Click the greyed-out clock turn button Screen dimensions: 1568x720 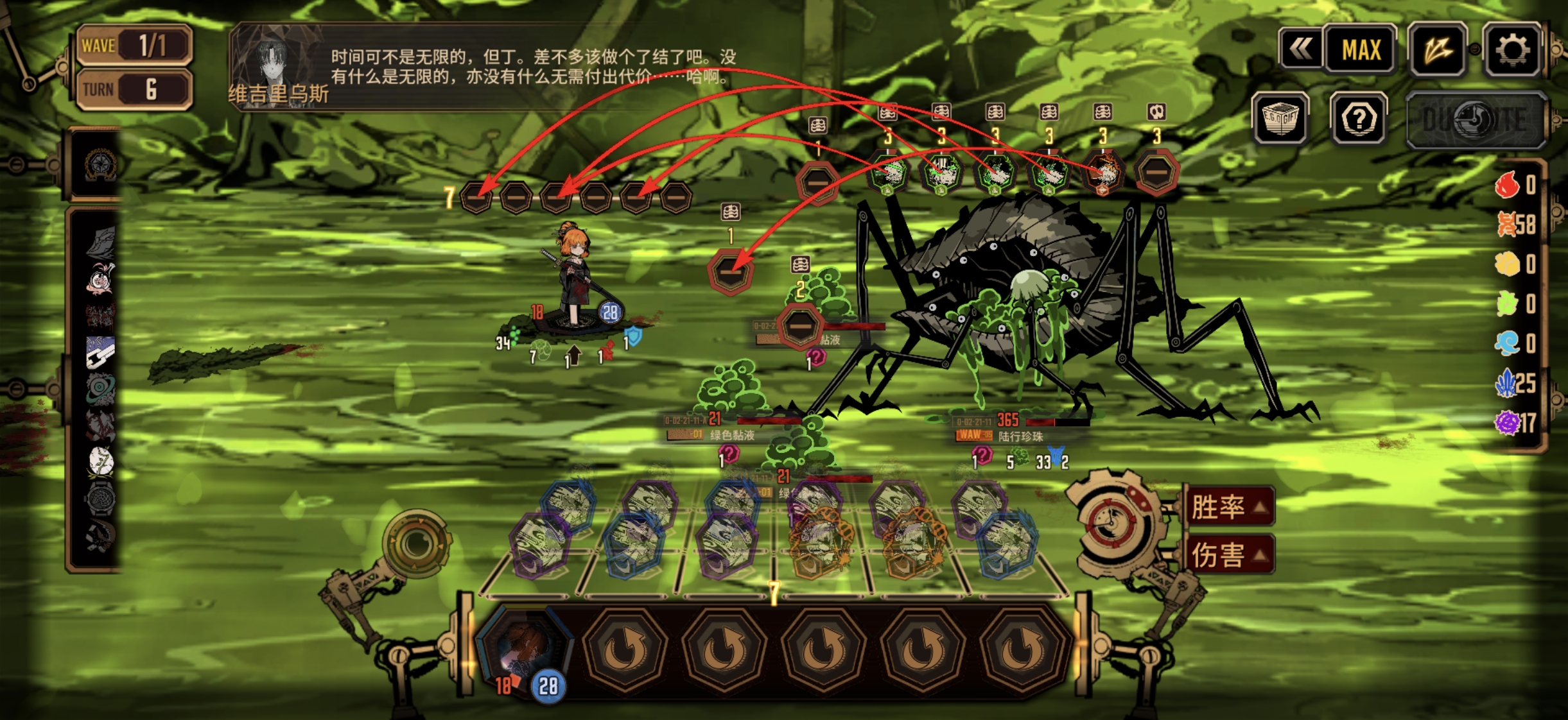[x=1475, y=120]
